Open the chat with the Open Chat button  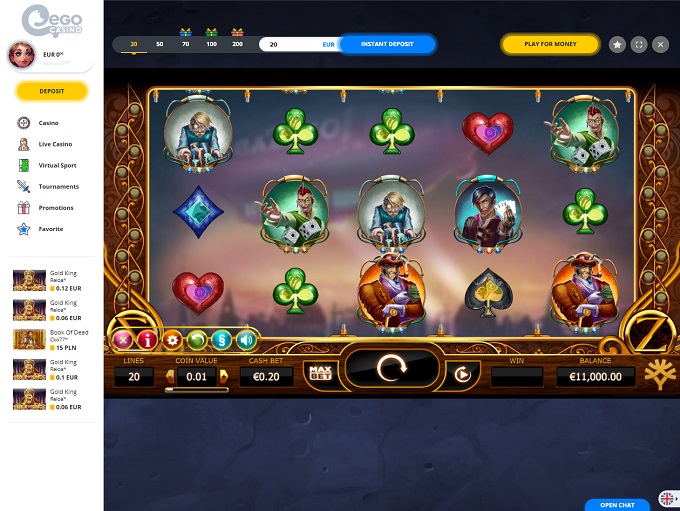[617, 504]
